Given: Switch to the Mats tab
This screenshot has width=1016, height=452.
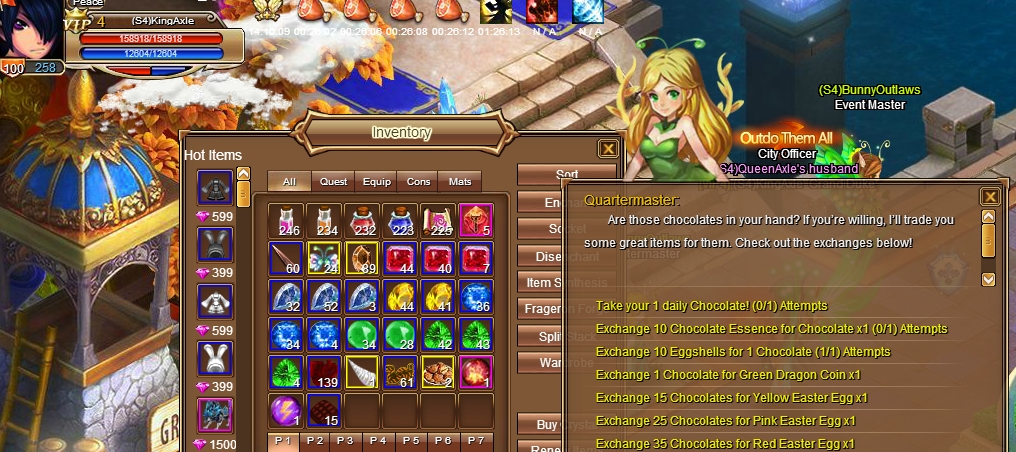Looking at the screenshot, I should click(x=460, y=182).
